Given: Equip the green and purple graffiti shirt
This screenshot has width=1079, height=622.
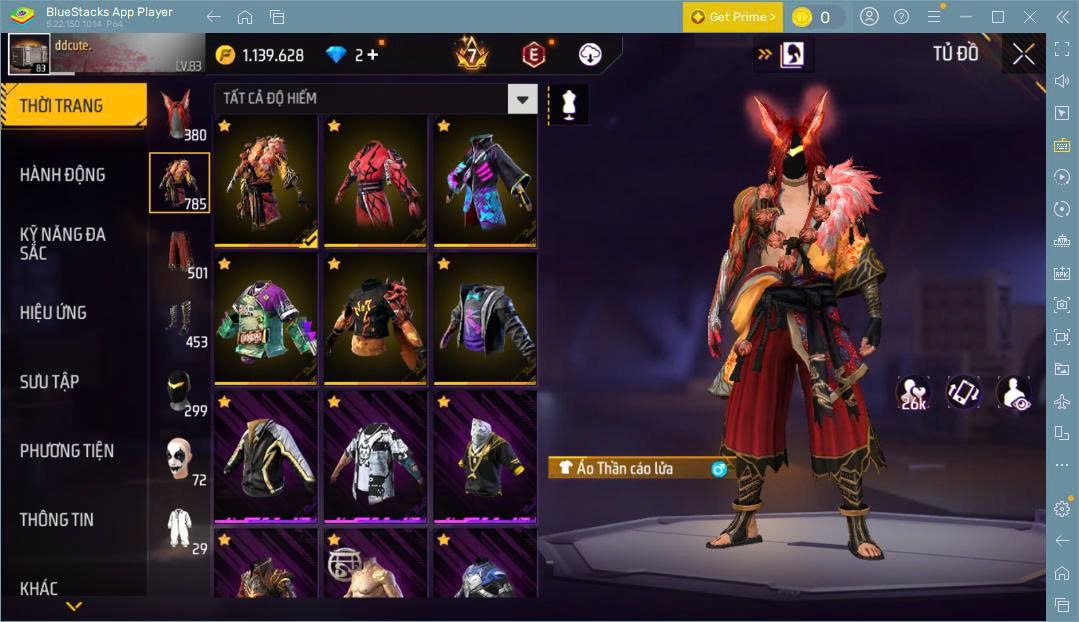Looking at the screenshot, I should [x=265, y=318].
